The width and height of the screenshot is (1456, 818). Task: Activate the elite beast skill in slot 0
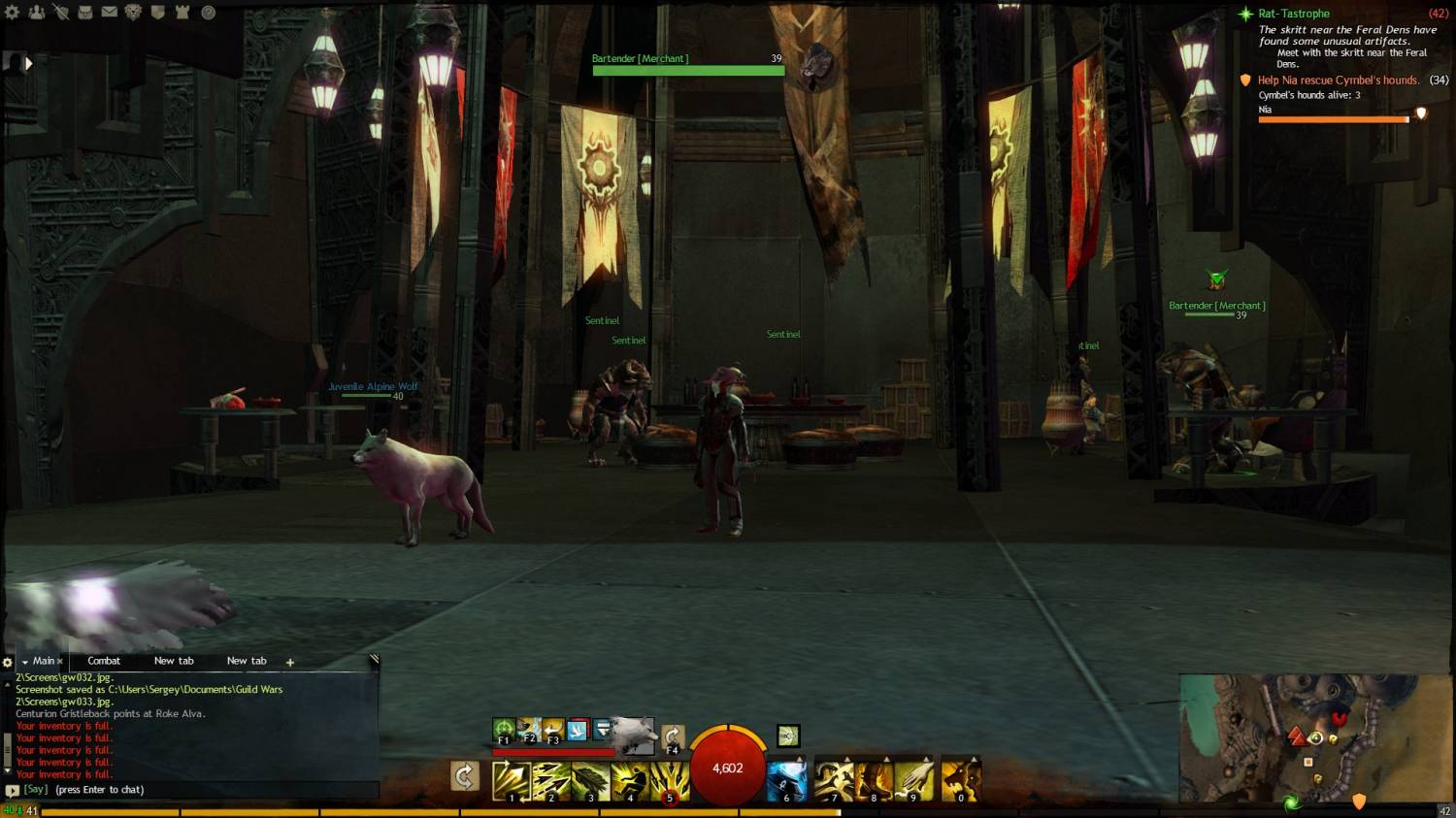click(x=959, y=780)
